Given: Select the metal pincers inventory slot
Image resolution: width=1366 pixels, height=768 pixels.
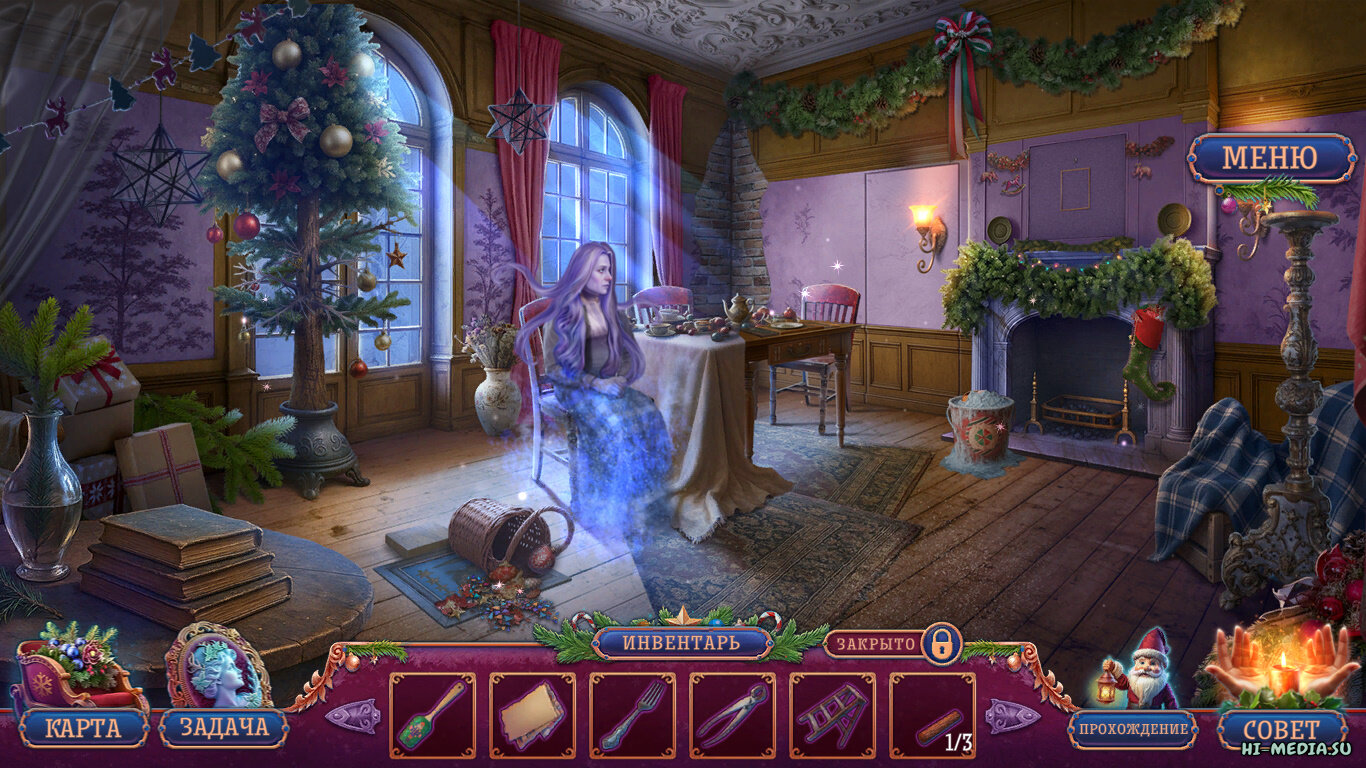Looking at the screenshot, I should [732, 715].
